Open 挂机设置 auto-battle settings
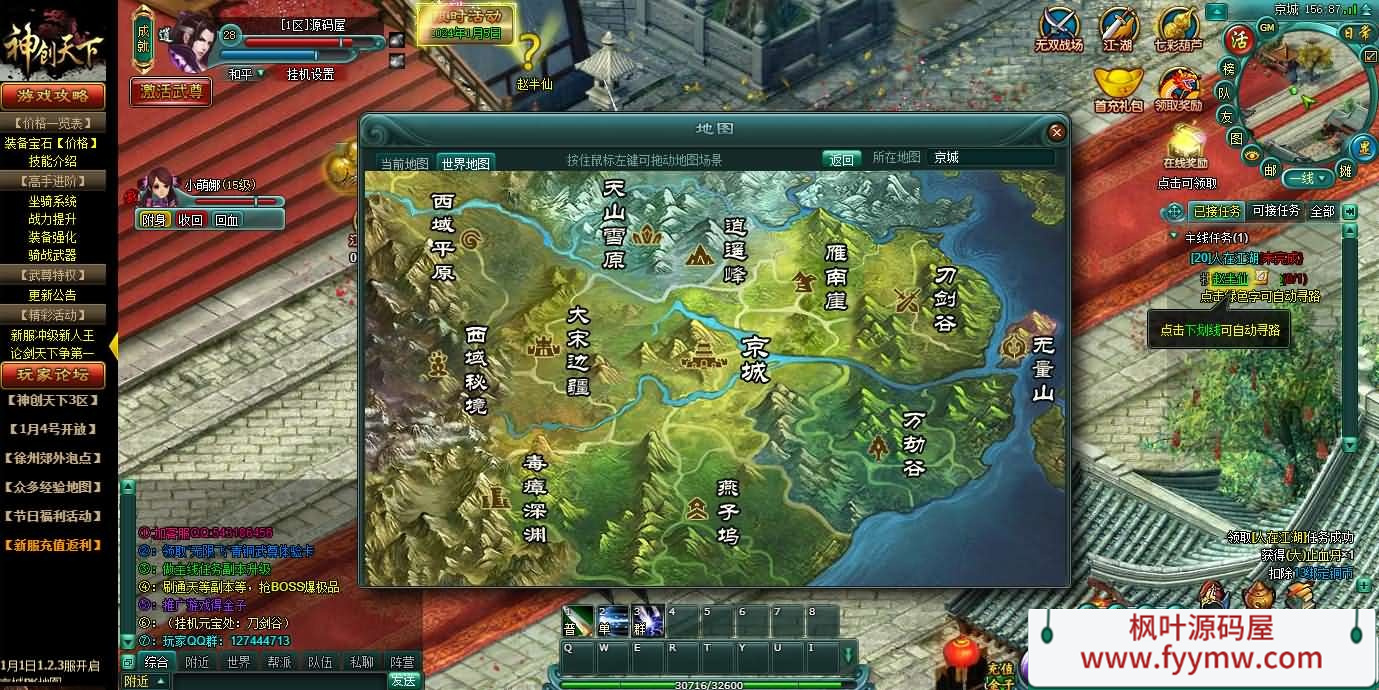Screen dimensions: 1379x690 (310, 74)
